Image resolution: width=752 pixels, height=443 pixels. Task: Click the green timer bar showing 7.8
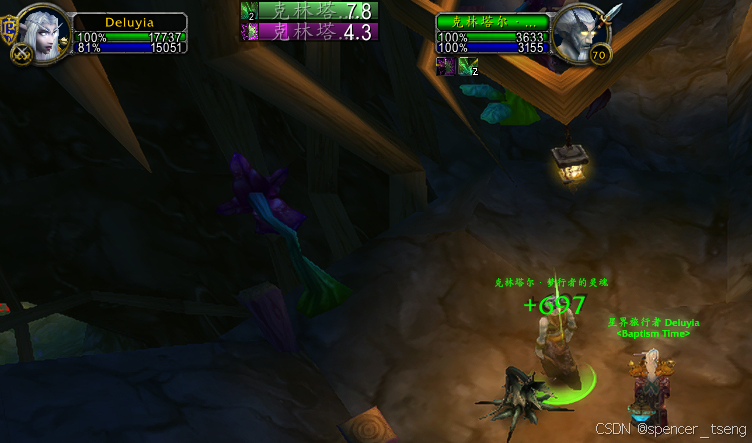click(309, 11)
